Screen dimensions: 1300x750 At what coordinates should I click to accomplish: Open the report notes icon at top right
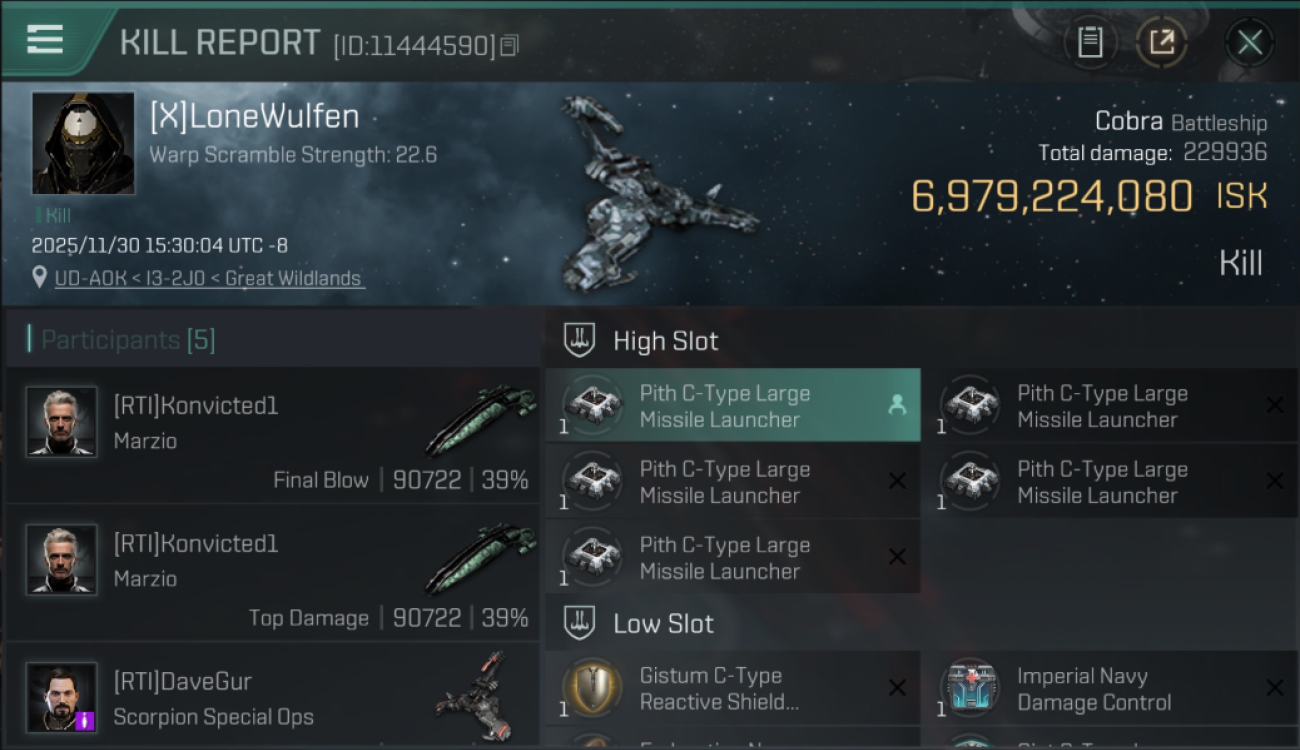(x=1090, y=42)
